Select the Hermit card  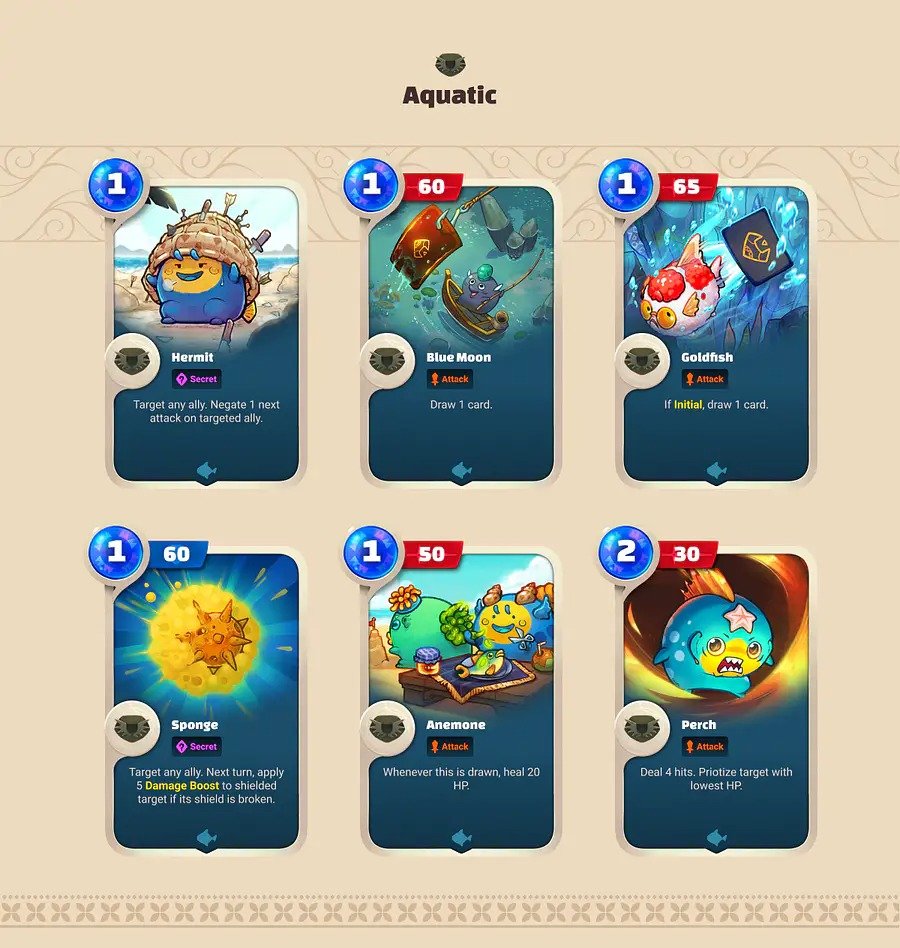(206, 330)
